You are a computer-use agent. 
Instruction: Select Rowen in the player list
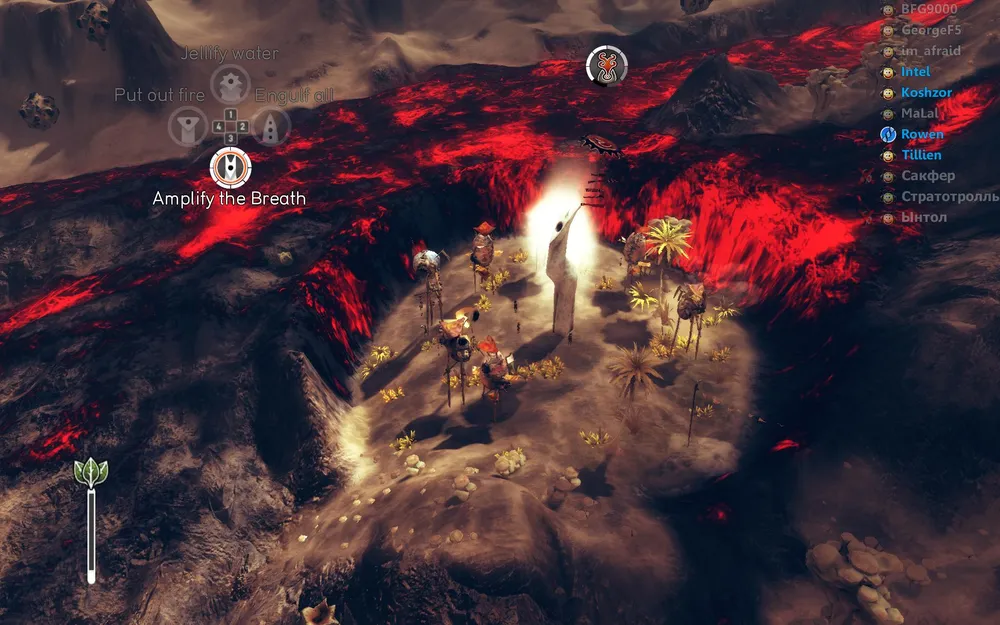point(921,134)
